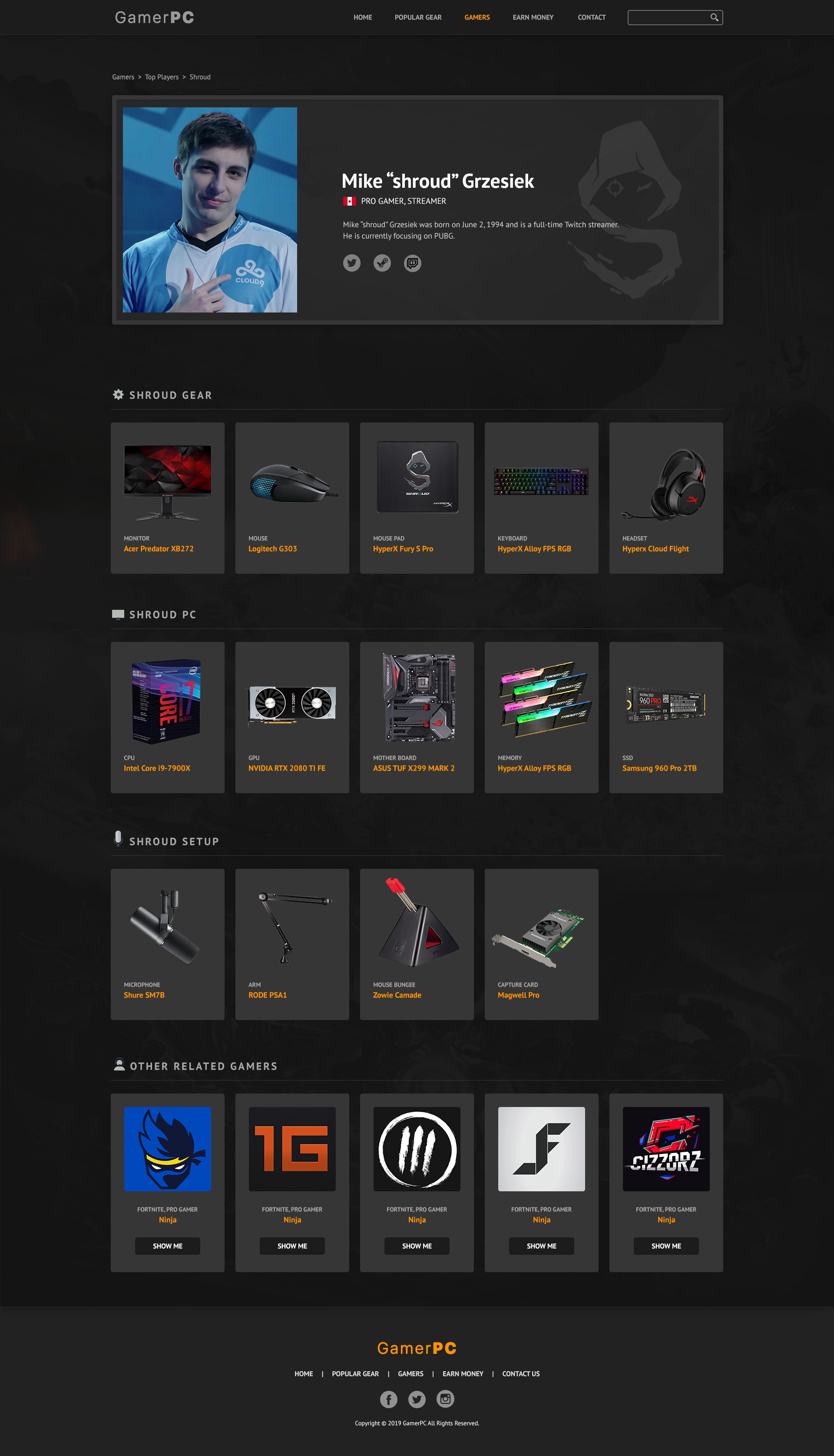This screenshot has width=834, height=1456.
Task: Click the Cizzorz gamer logo thumbnail
Action: pyautogui.click(x=666, y=1150)
